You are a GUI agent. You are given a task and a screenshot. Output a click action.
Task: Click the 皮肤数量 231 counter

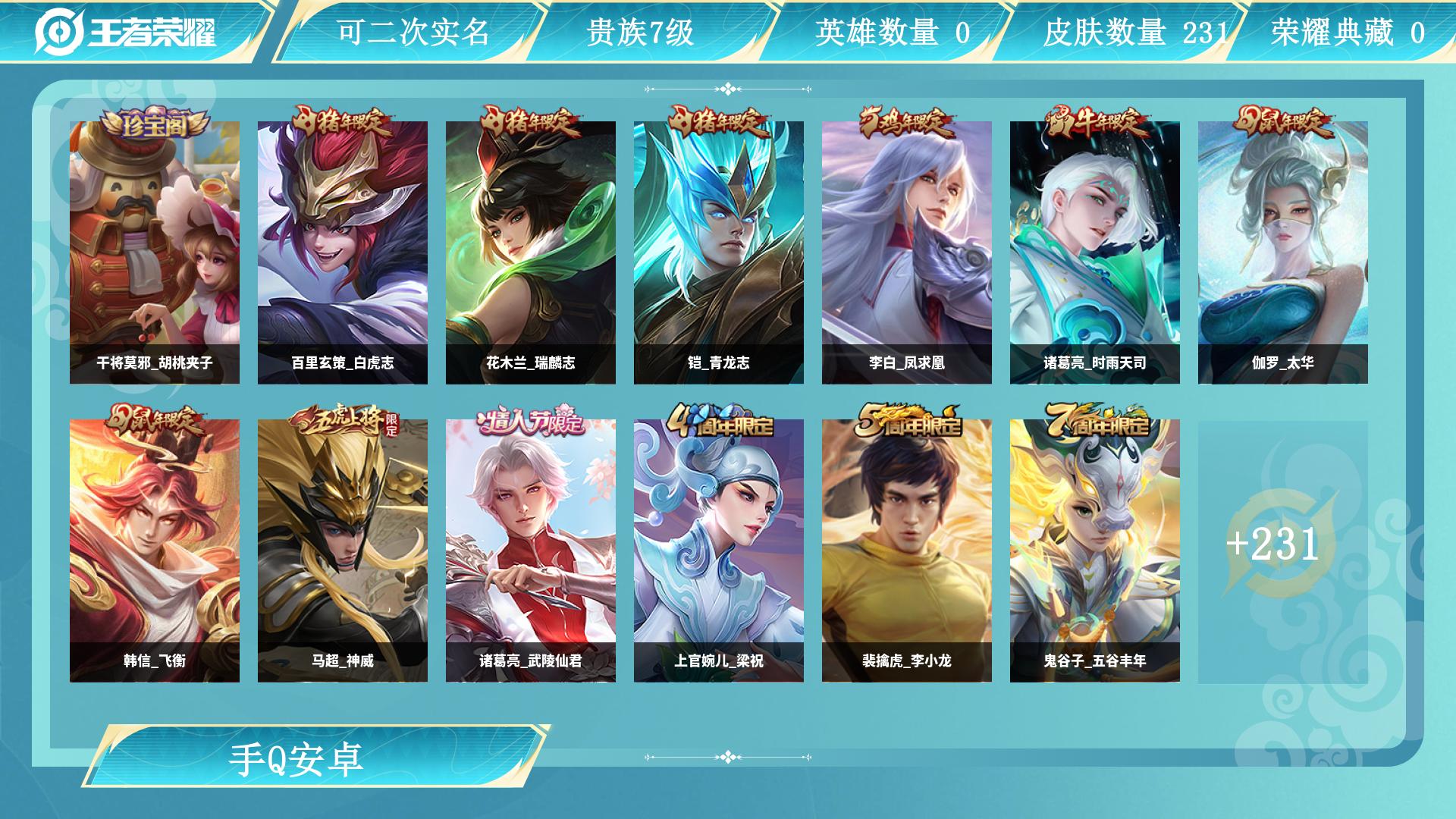point(1107,32)
